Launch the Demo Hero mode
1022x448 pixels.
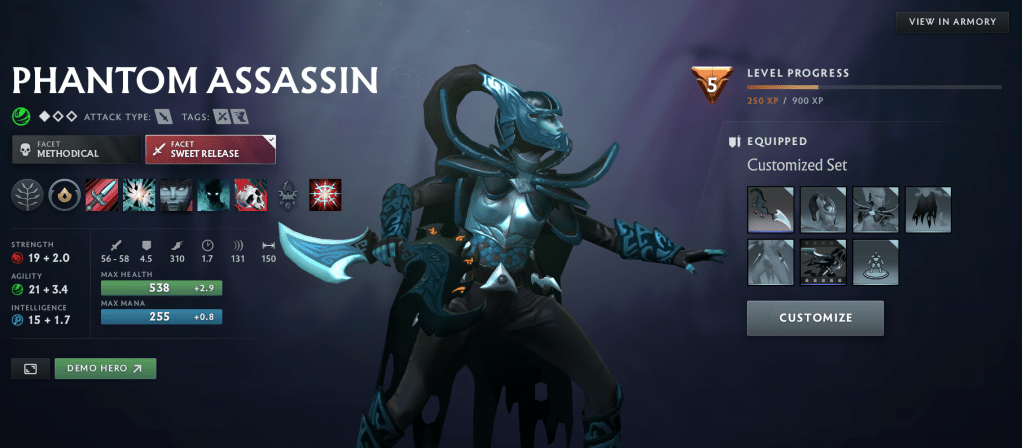click(105, 368)
